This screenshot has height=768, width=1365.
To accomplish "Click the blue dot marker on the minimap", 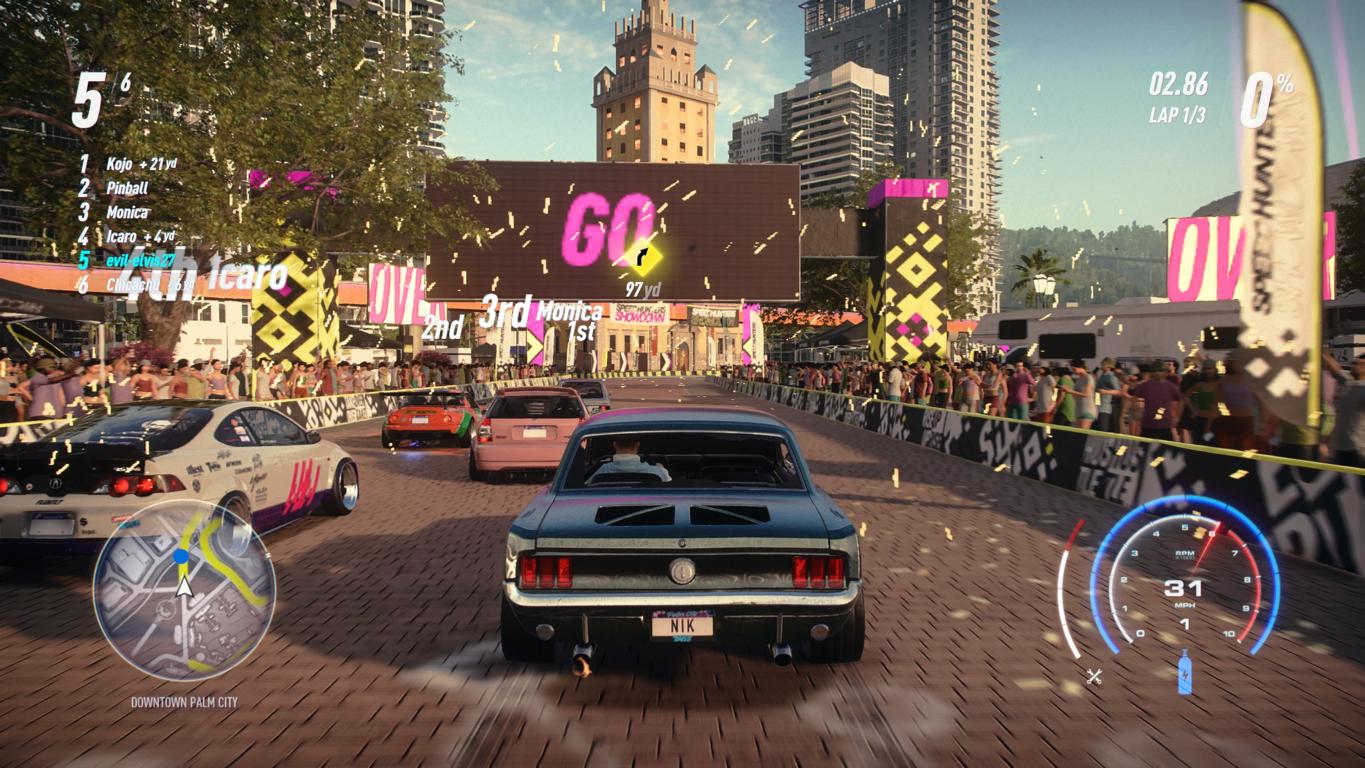I will [x=181, y=556].
